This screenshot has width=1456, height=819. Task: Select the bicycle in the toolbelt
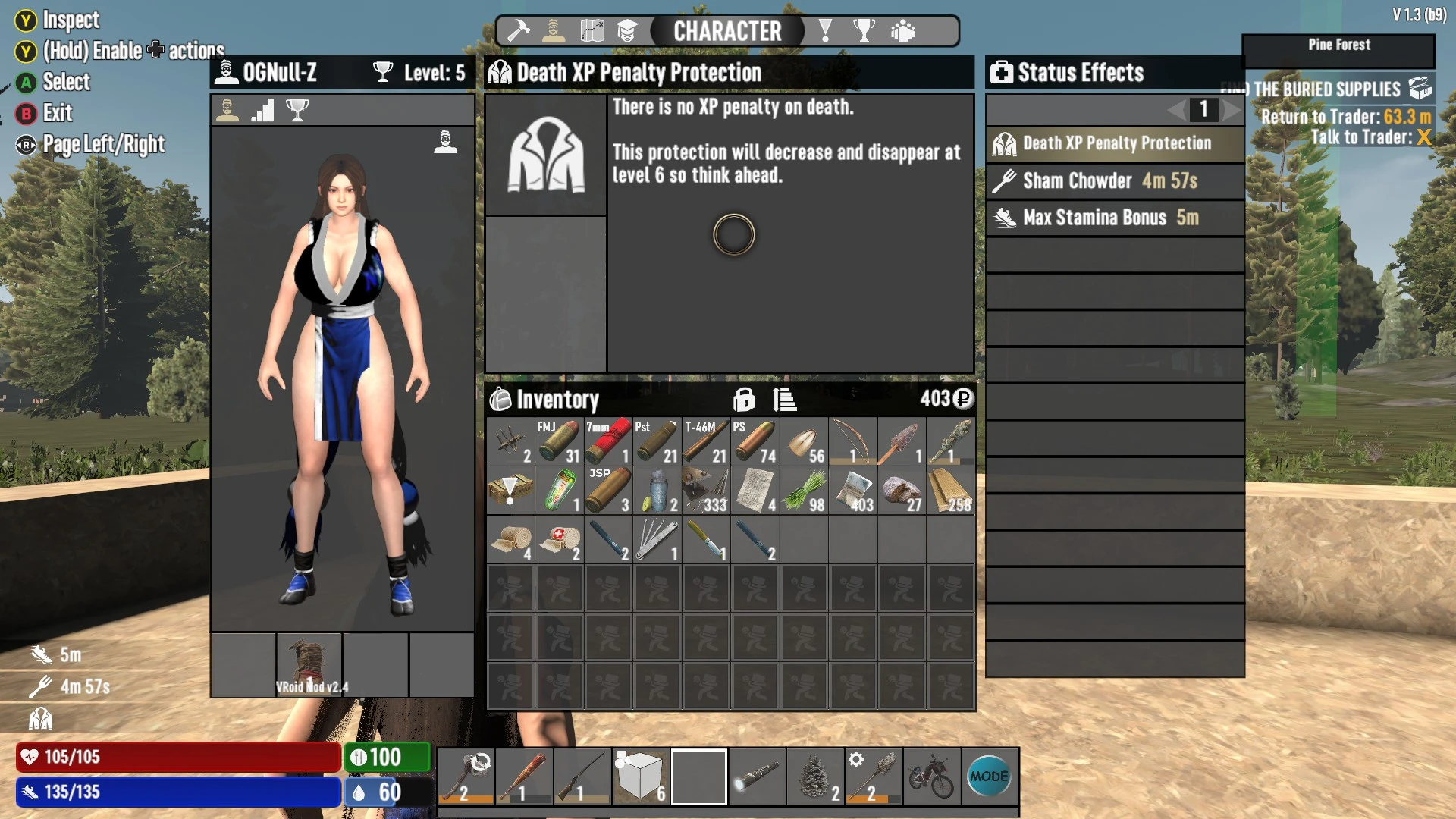[932, 776]
